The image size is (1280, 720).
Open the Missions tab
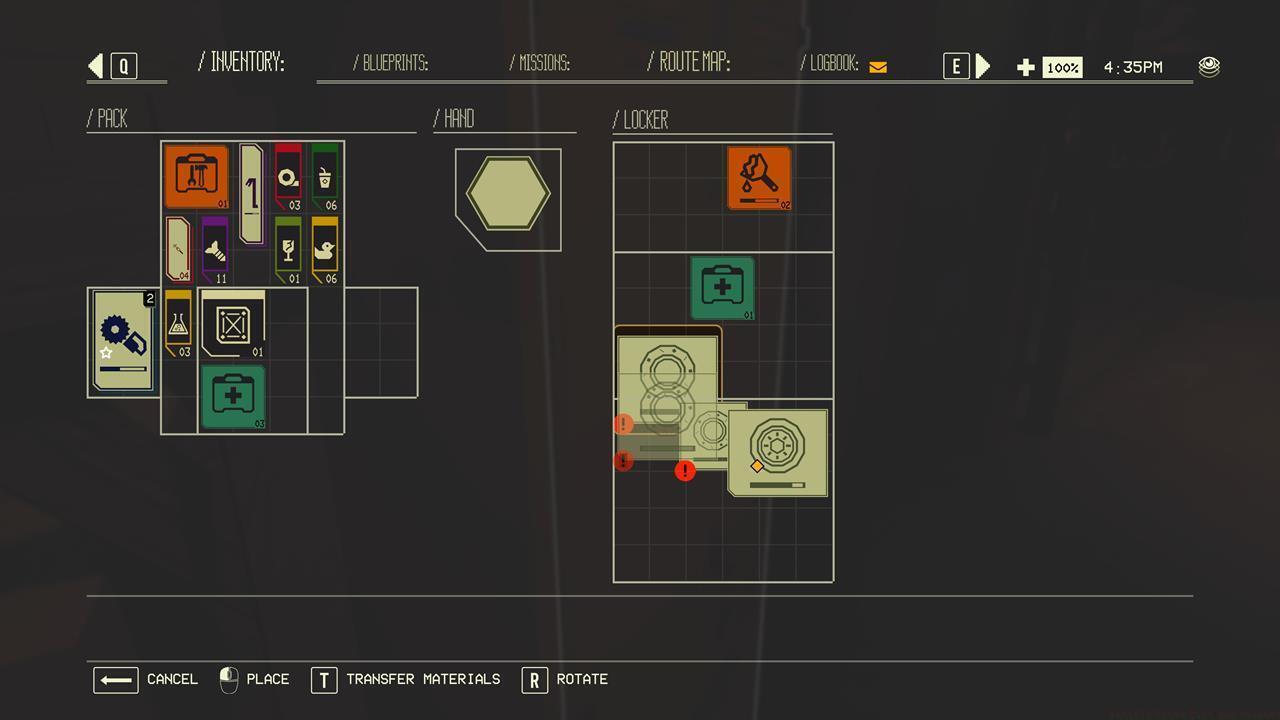541,63
